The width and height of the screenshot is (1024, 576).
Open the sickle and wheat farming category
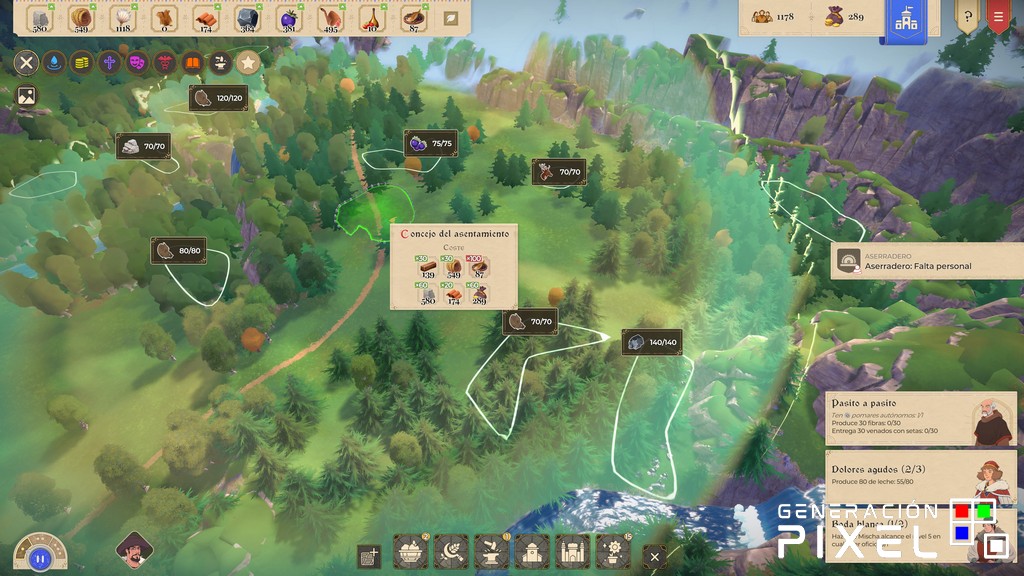tap(451, 552)
